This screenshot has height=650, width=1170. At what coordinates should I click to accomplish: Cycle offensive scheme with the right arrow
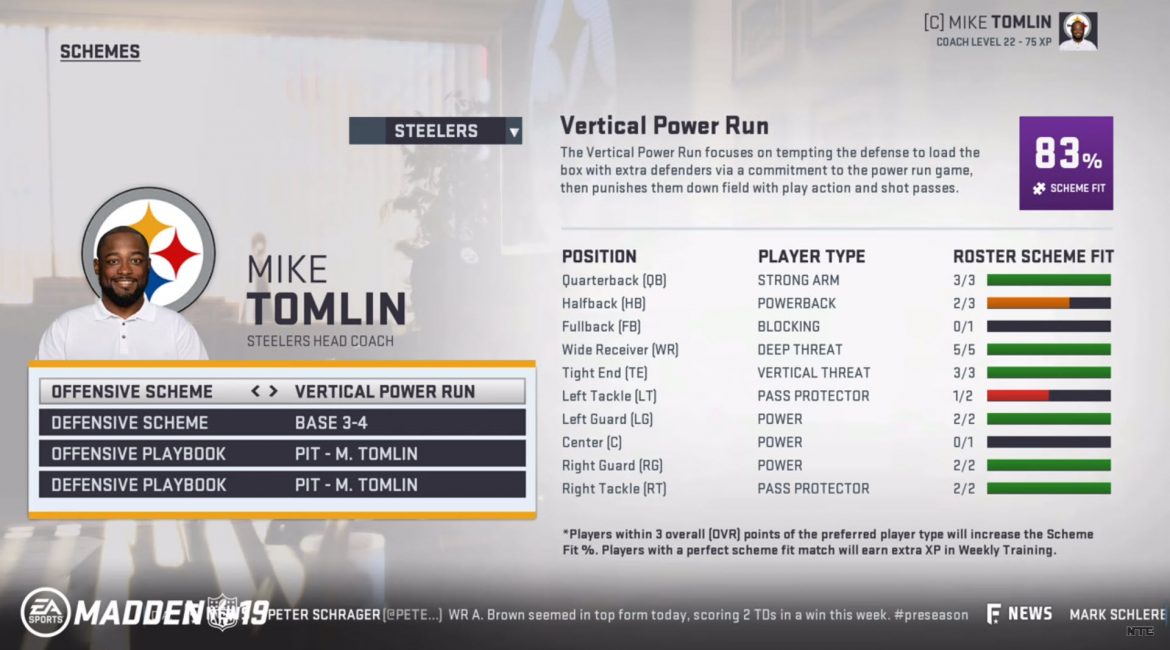tap(272, 391)
